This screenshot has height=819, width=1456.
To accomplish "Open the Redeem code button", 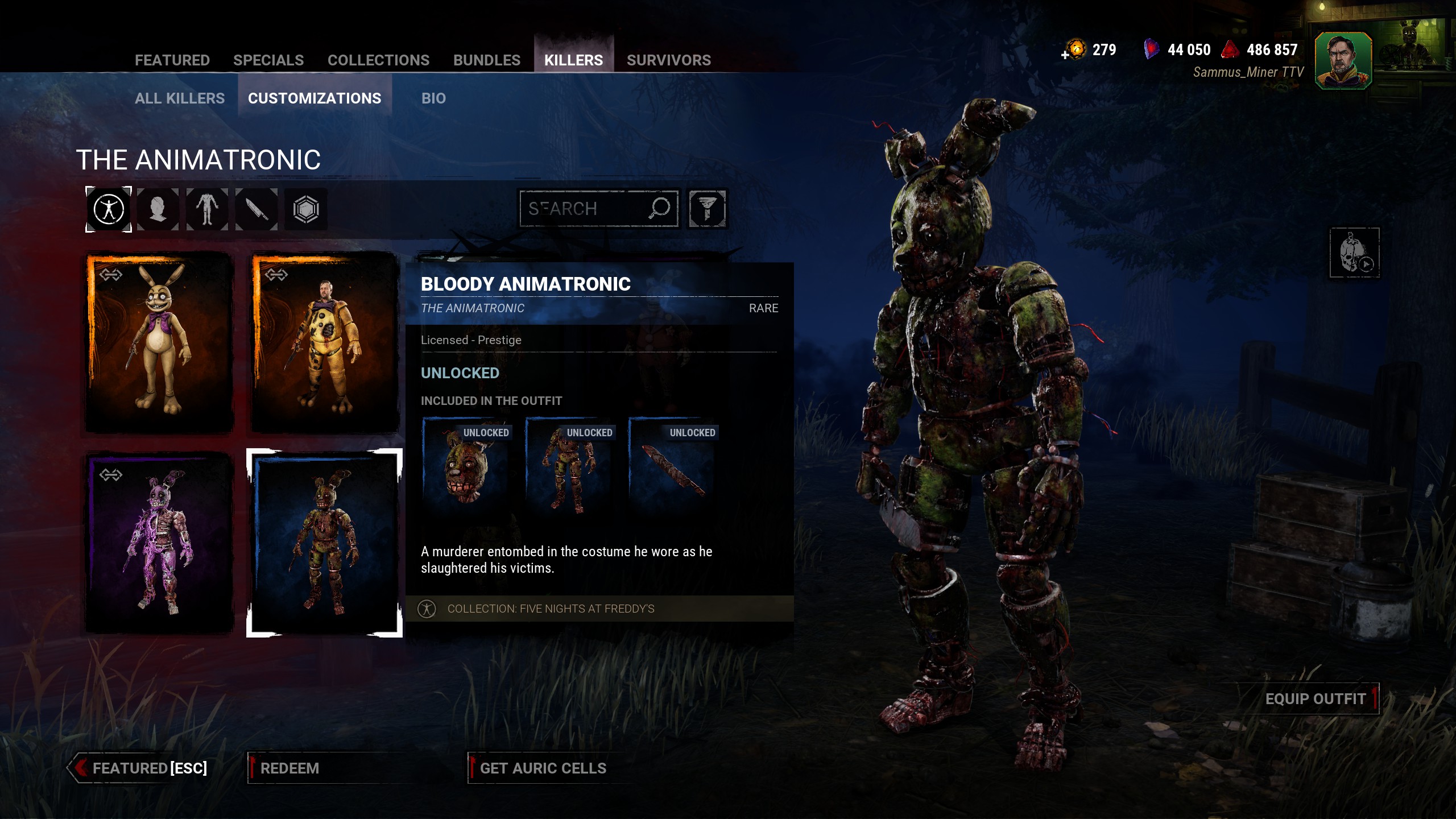I will coord(289,768).
